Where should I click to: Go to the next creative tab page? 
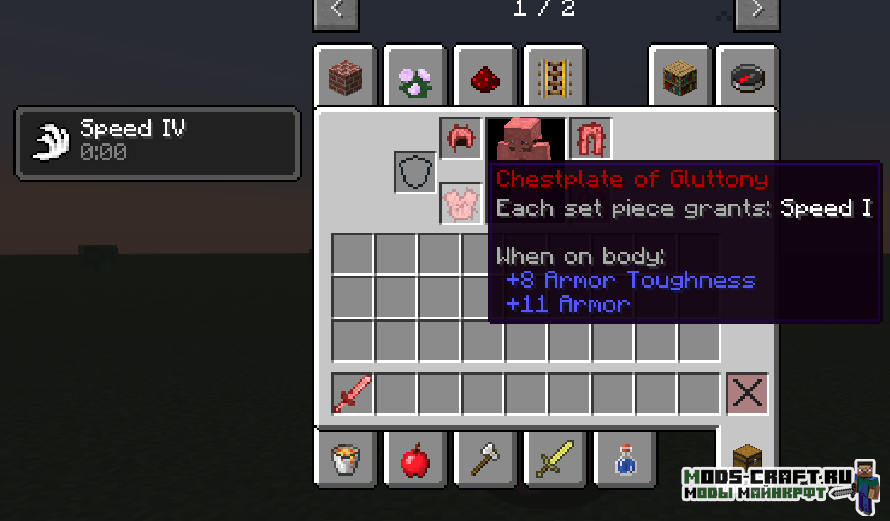[757, 11]
